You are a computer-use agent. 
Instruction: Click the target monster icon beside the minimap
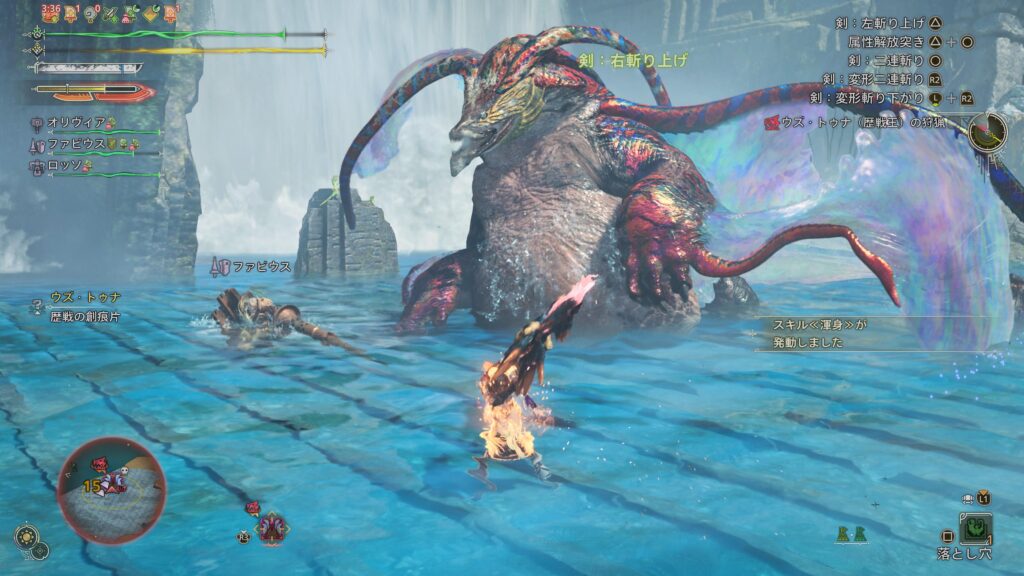pos(270,526)
